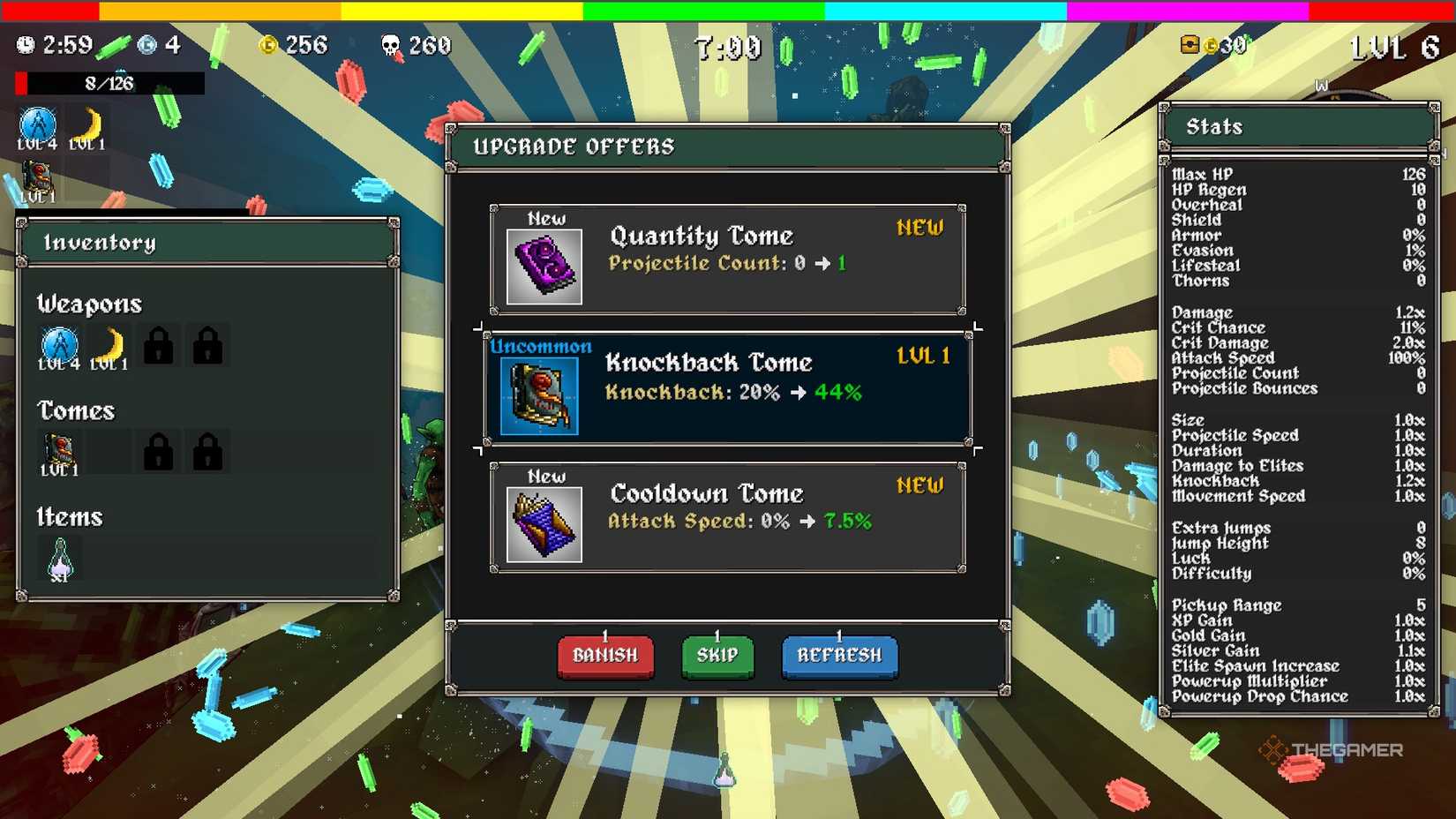The image size is (1456, 819).
Task: Click the locked third weapon slot
Action: (x=157, y=347)
